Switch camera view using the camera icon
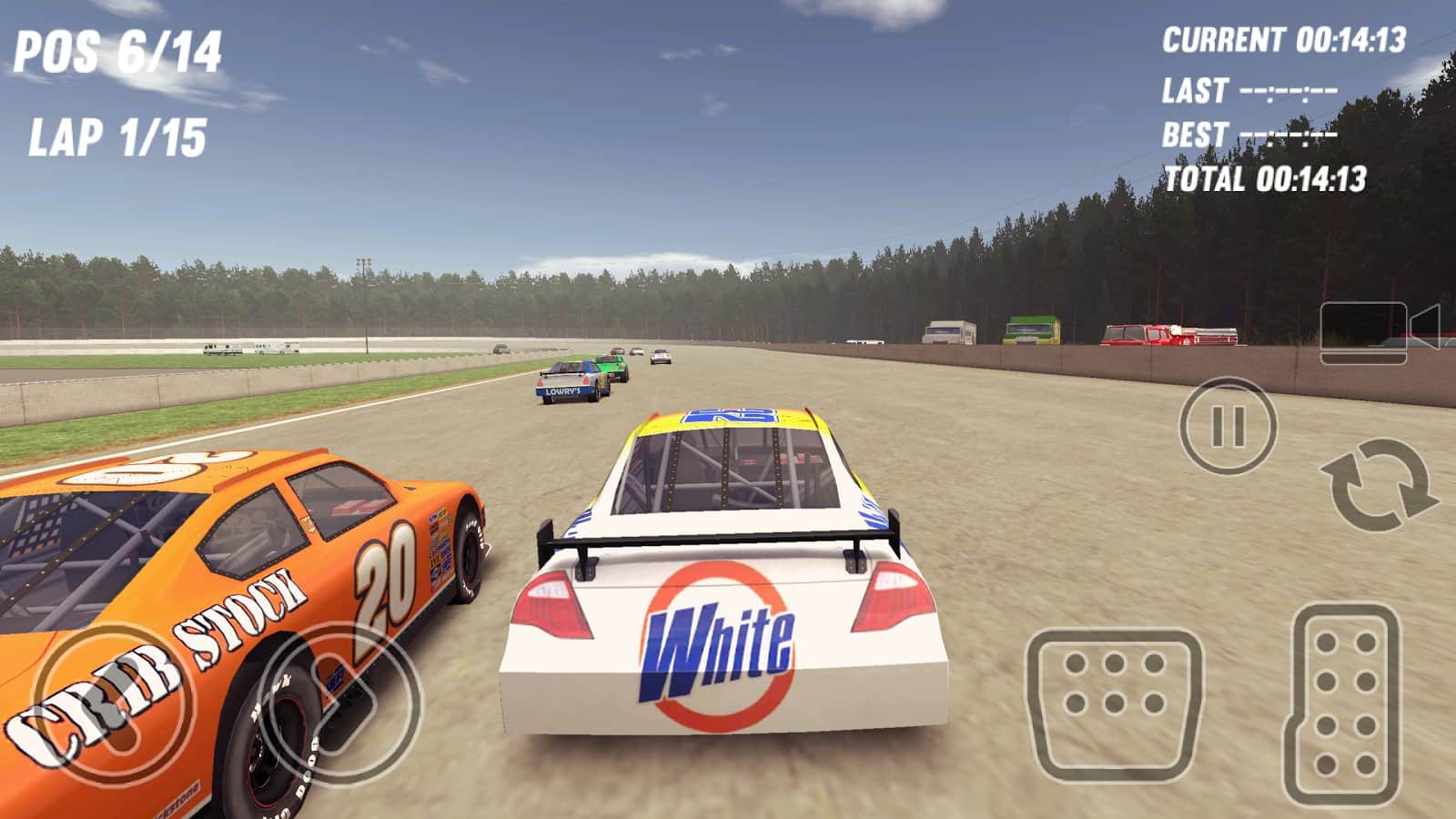The image size is (1456, 819). [x=1377, y=333]
